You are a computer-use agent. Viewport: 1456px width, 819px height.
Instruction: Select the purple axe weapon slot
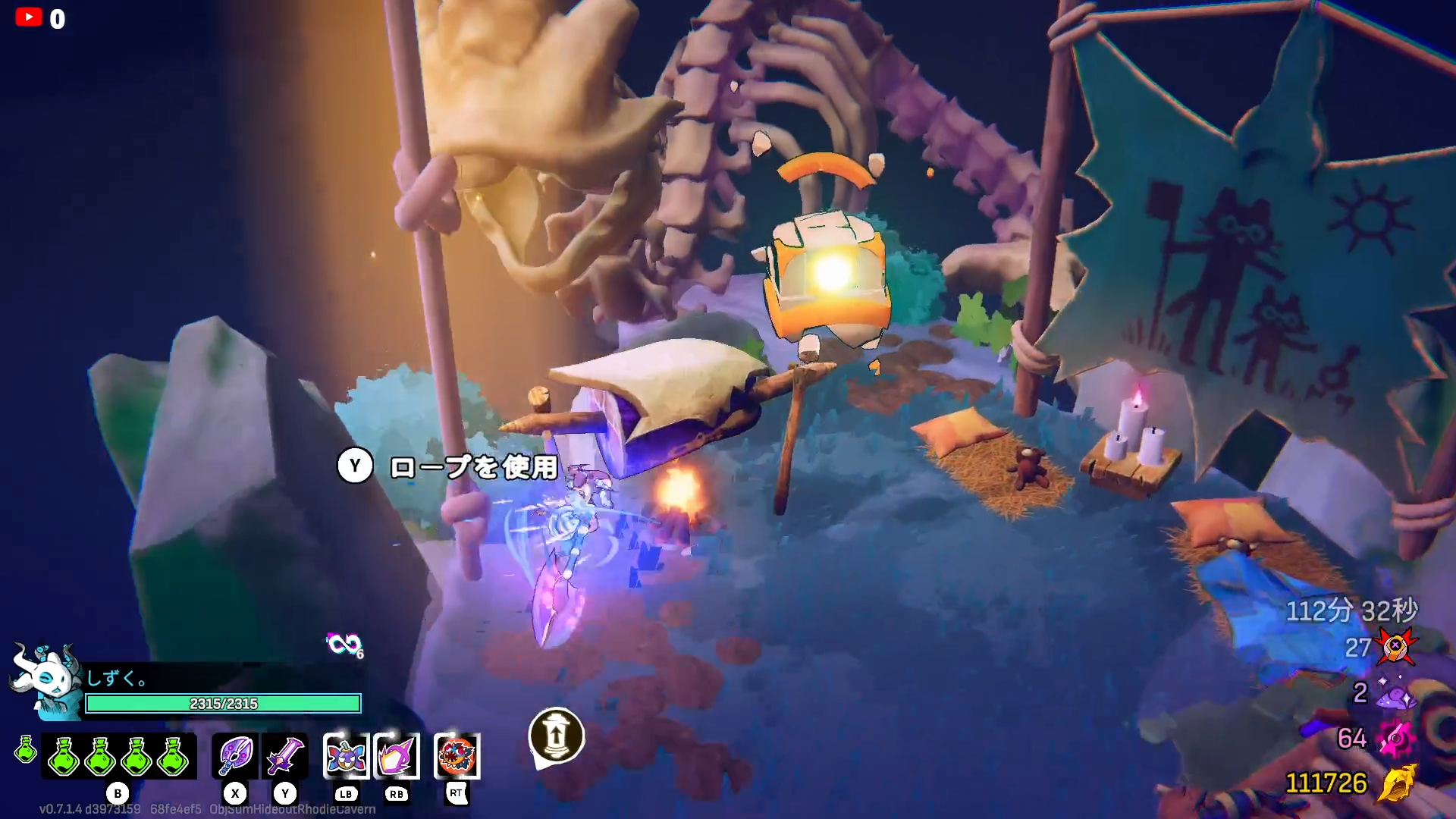pos(236,755)
